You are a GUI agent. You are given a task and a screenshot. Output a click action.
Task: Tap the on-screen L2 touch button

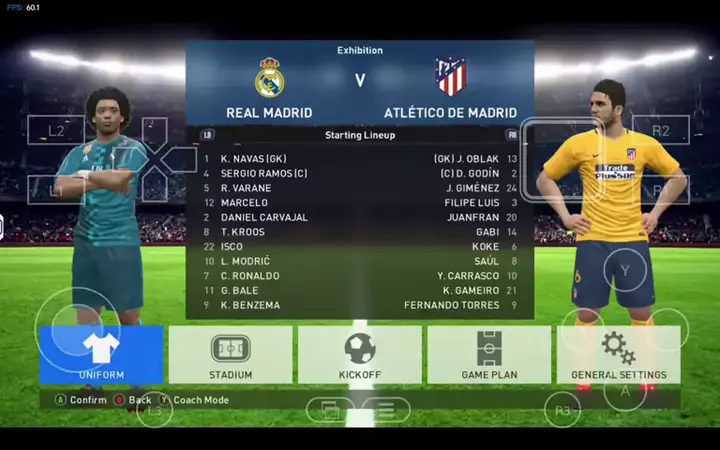click(56, 130)
